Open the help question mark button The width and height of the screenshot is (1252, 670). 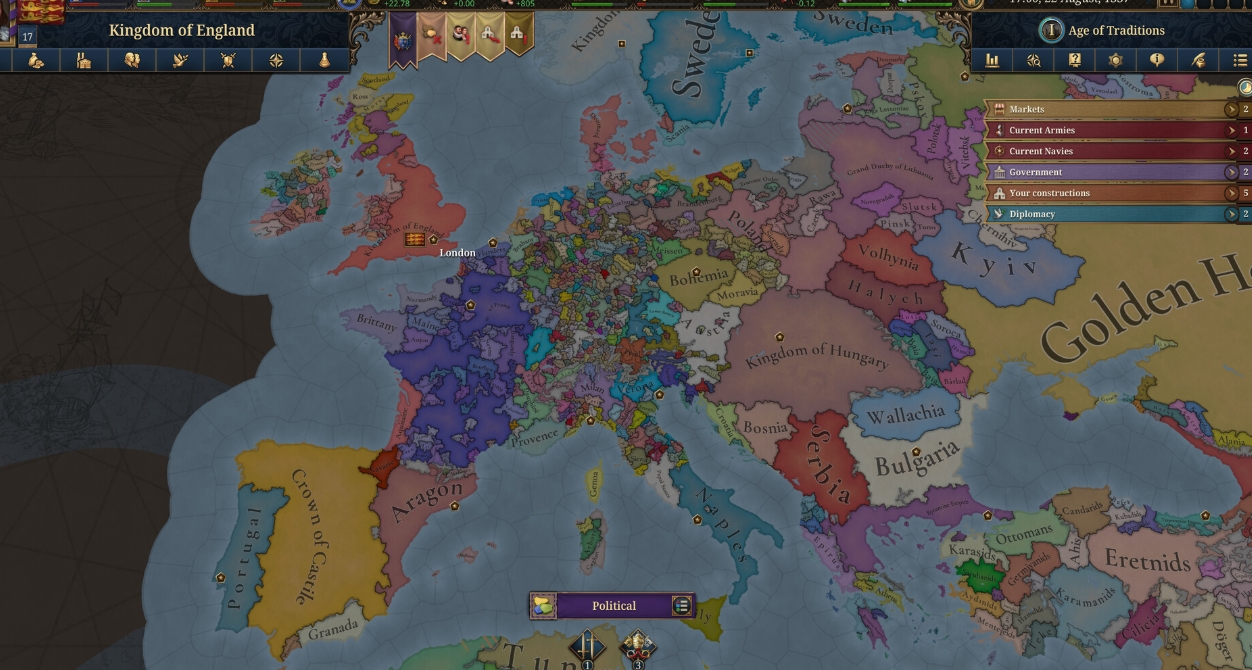pos(1075,61)
